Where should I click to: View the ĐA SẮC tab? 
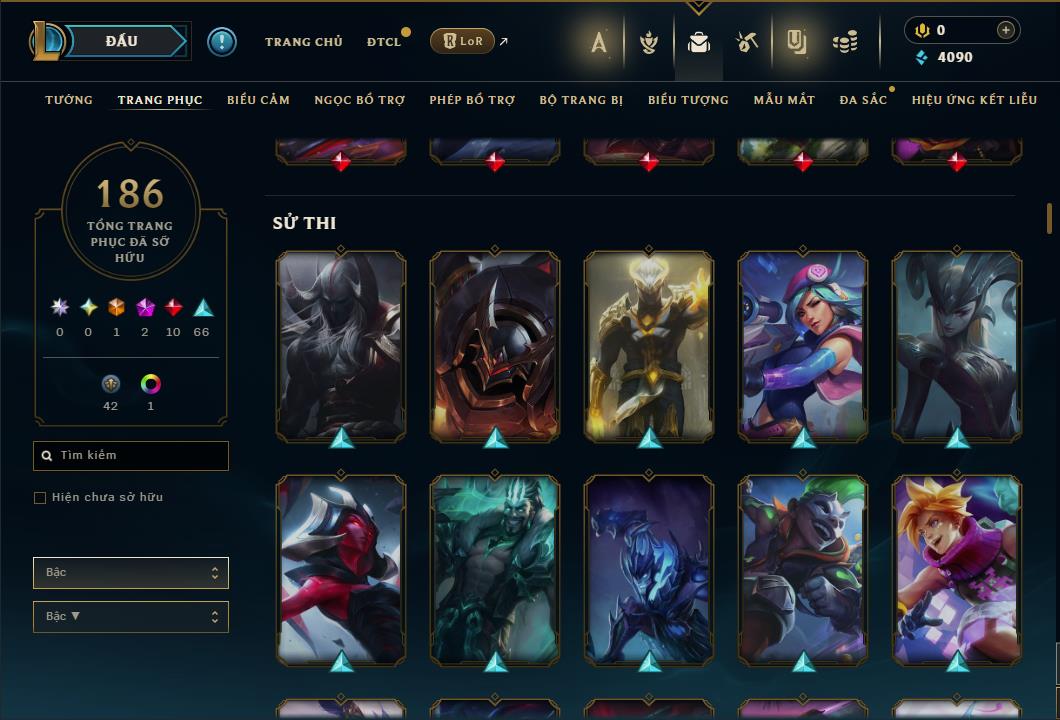[863, 100]
